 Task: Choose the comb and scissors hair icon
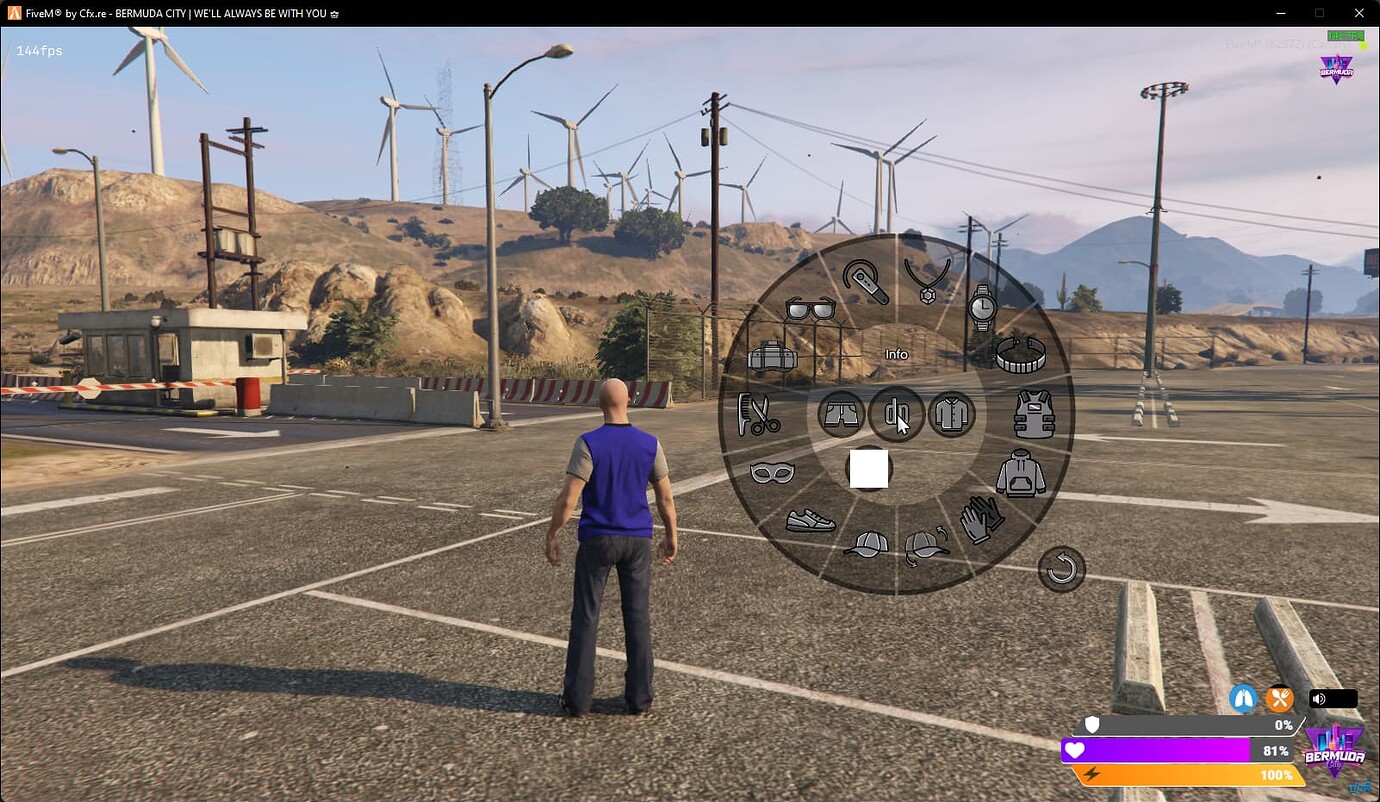click(758, 415)
